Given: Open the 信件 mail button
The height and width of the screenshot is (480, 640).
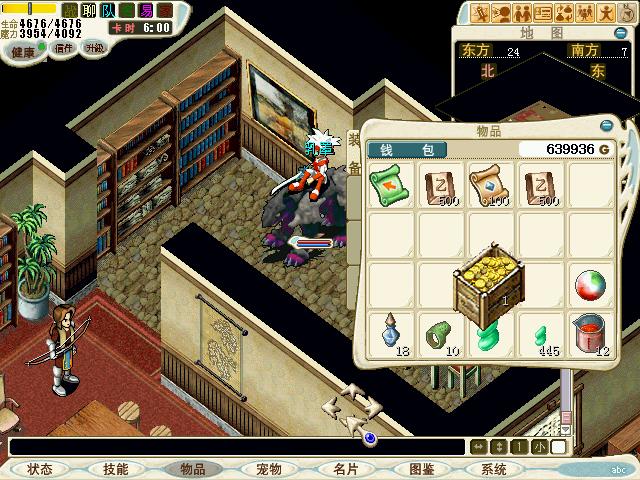Looking at the screenshot, I should click(63, 48).
